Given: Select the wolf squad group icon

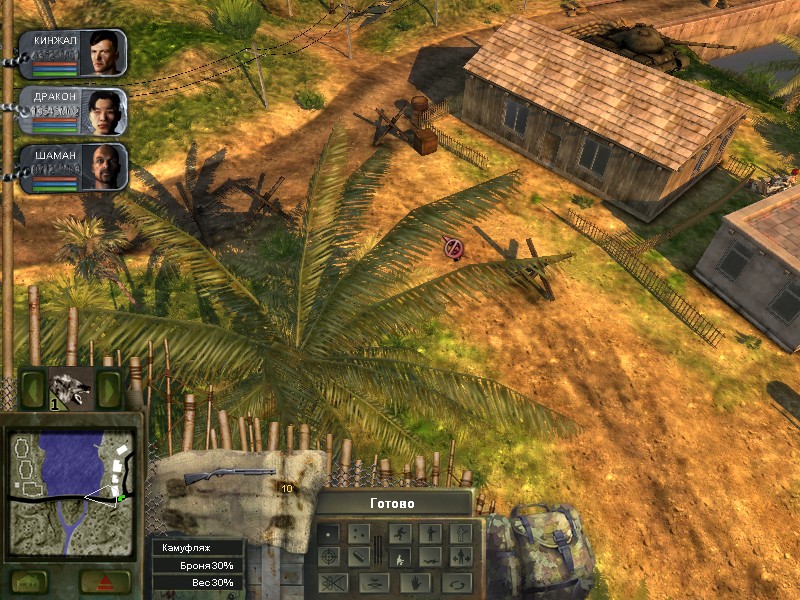Looking at the screenshot, I should [70, 388].
